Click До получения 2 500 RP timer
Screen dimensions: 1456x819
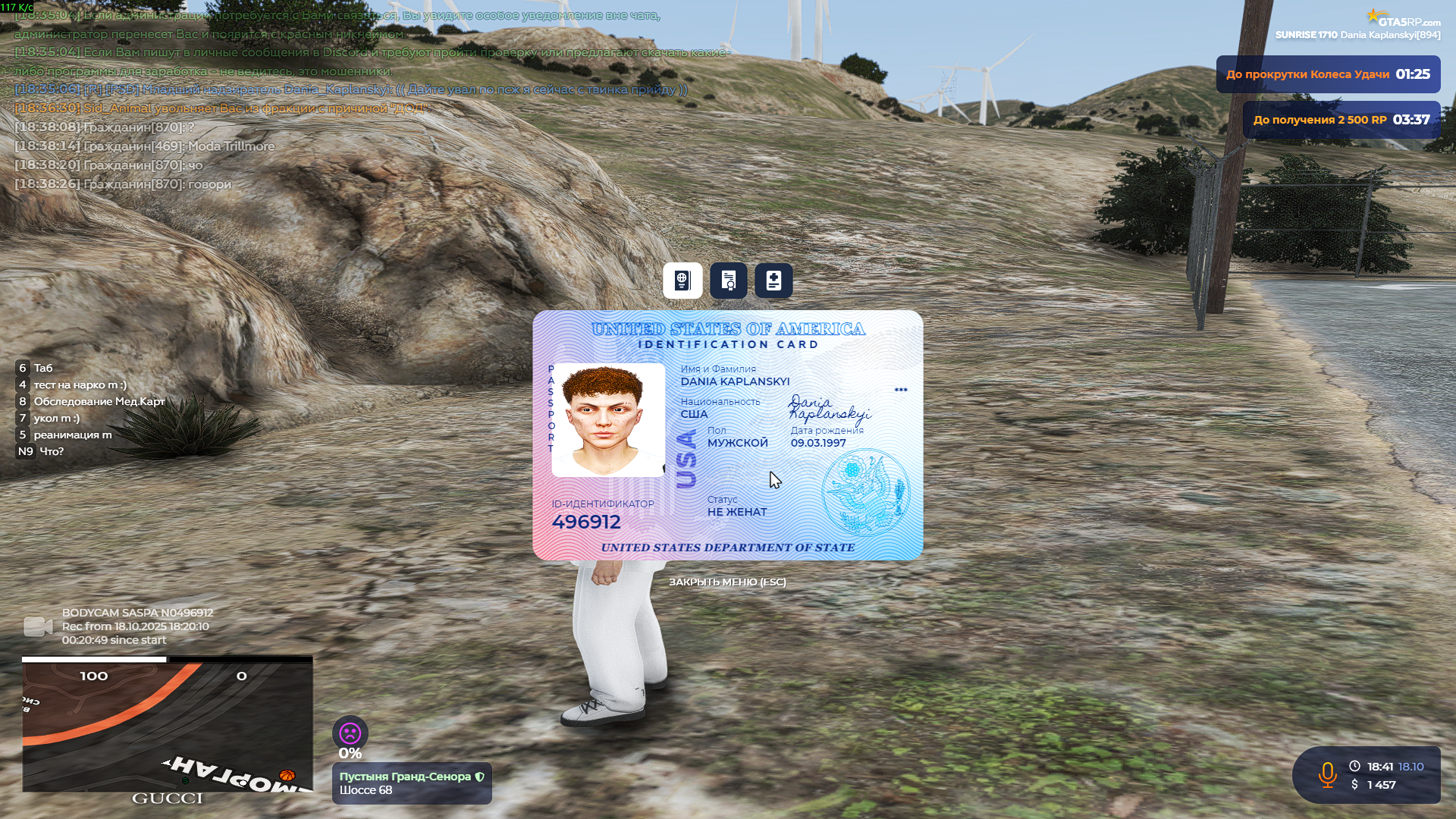click(x=1342, y=119)
